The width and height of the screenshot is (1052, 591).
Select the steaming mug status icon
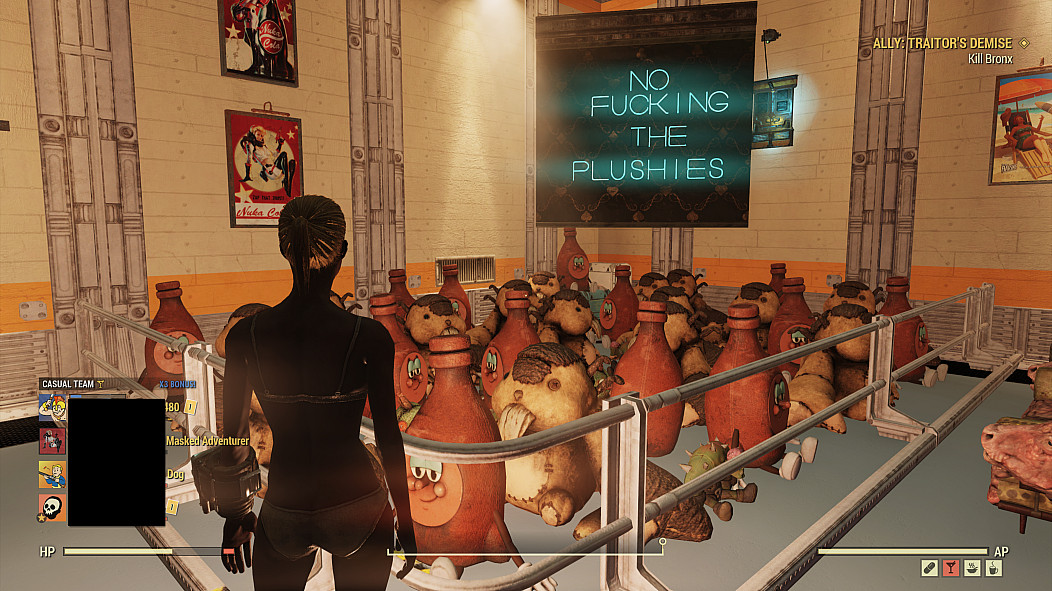point(994,568)
